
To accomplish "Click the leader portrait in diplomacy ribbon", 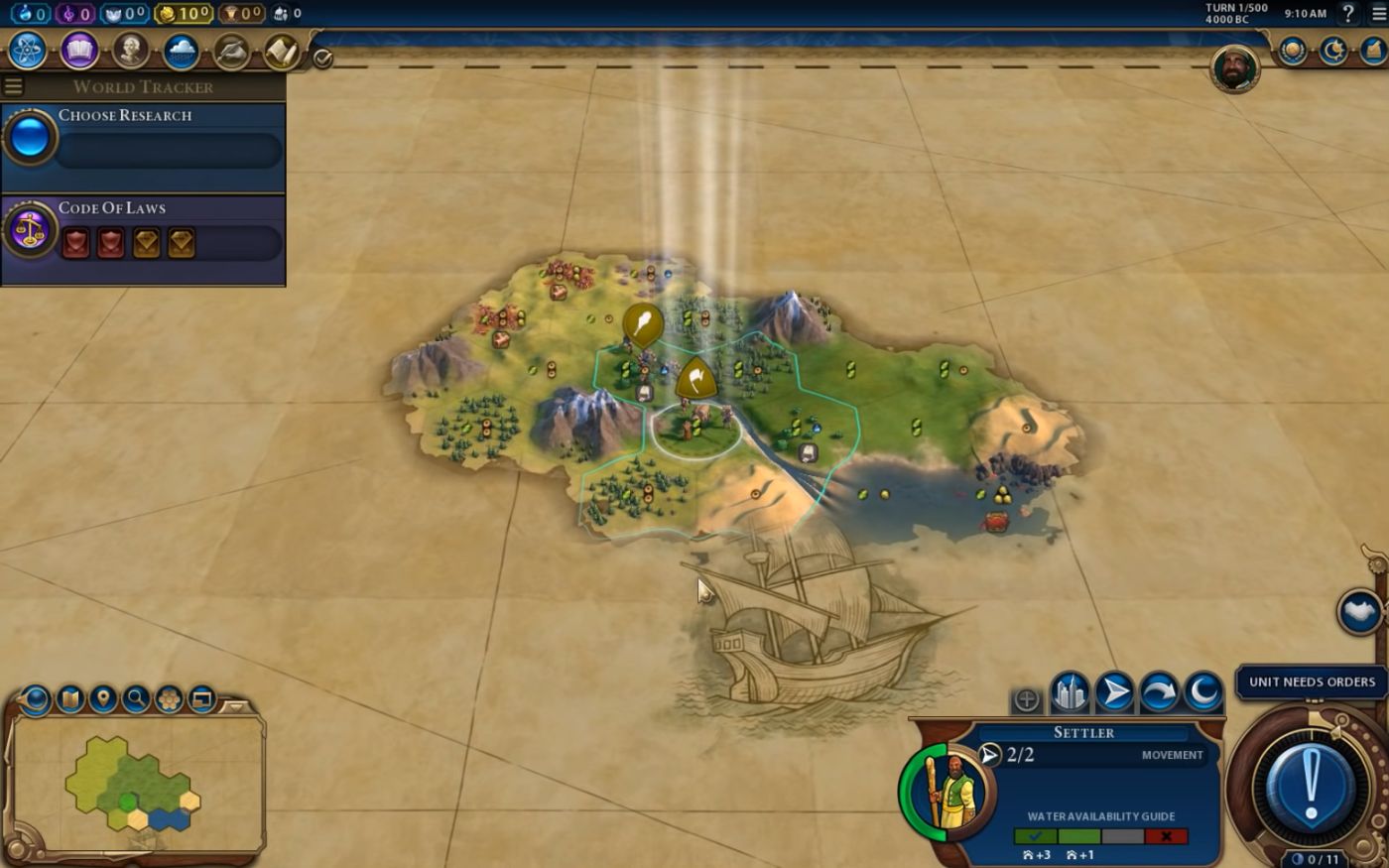I will coord(1235,69).
